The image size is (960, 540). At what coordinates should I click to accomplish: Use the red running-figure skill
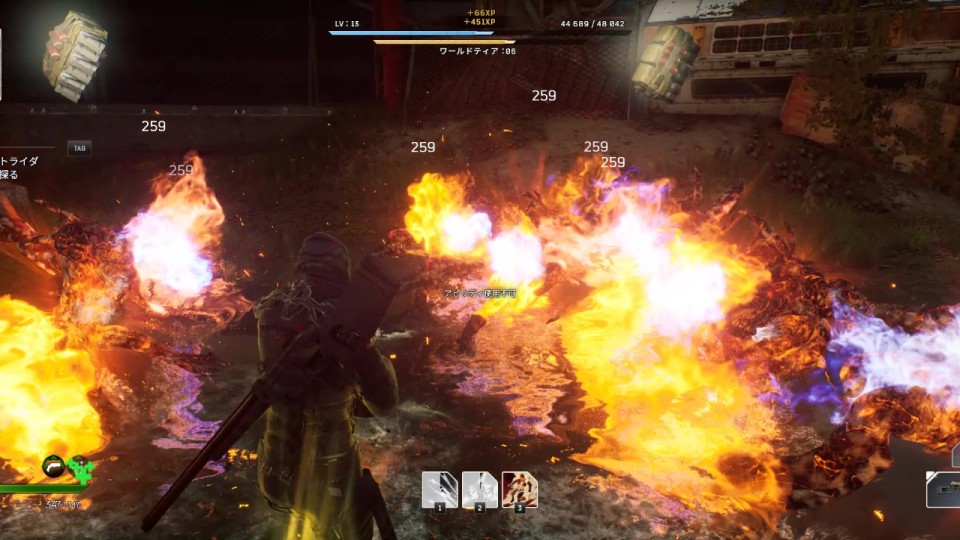pos(519,490)
